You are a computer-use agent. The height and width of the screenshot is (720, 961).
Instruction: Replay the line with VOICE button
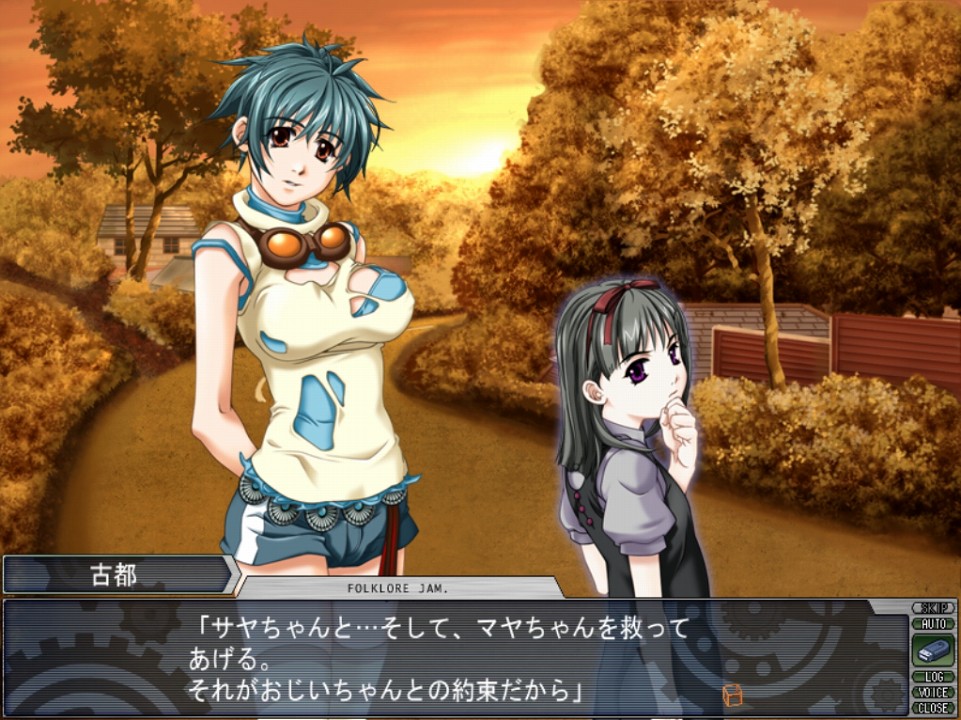[x=931, y=692]
